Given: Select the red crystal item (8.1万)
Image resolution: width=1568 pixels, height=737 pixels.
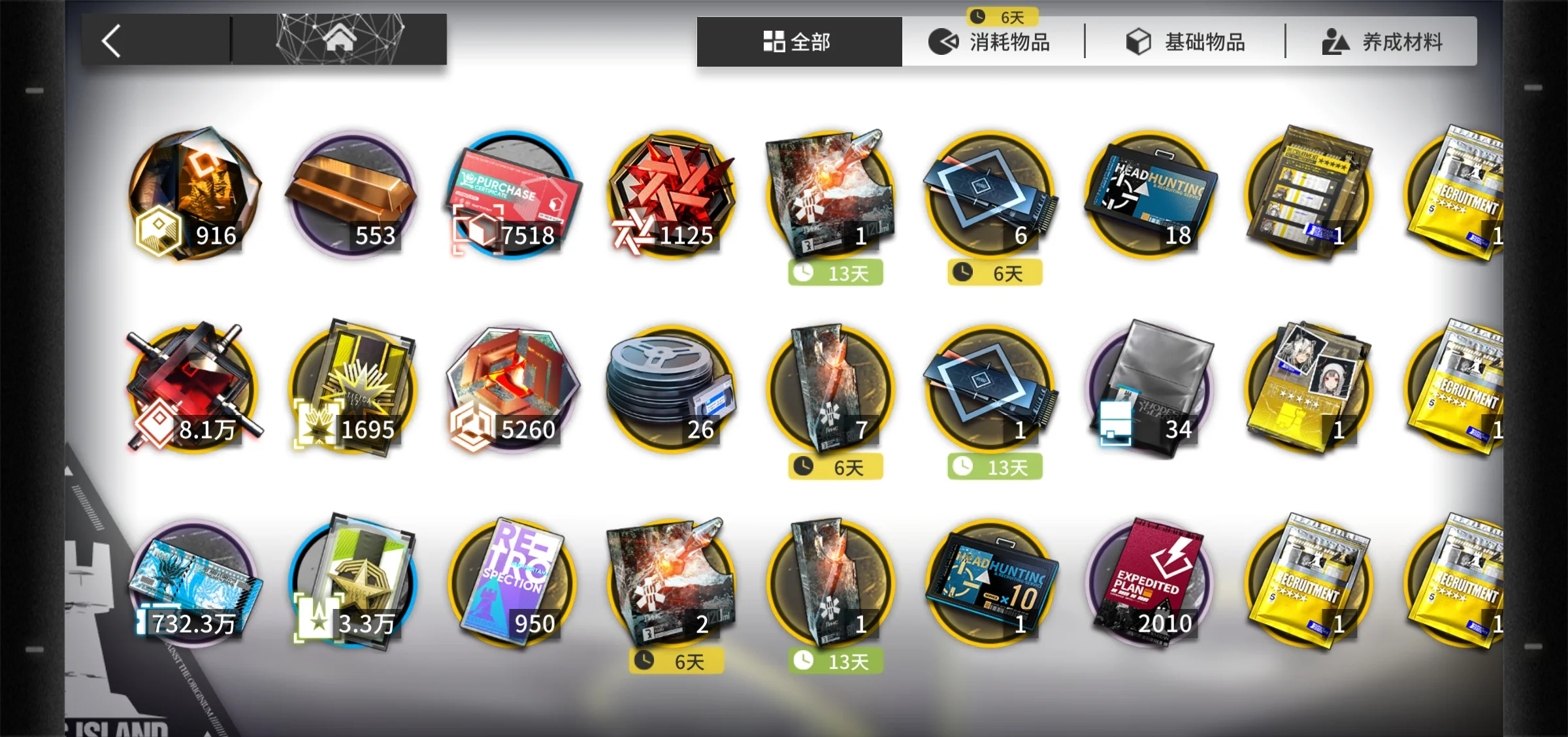Looking at the screenshot, I should 193,389.
